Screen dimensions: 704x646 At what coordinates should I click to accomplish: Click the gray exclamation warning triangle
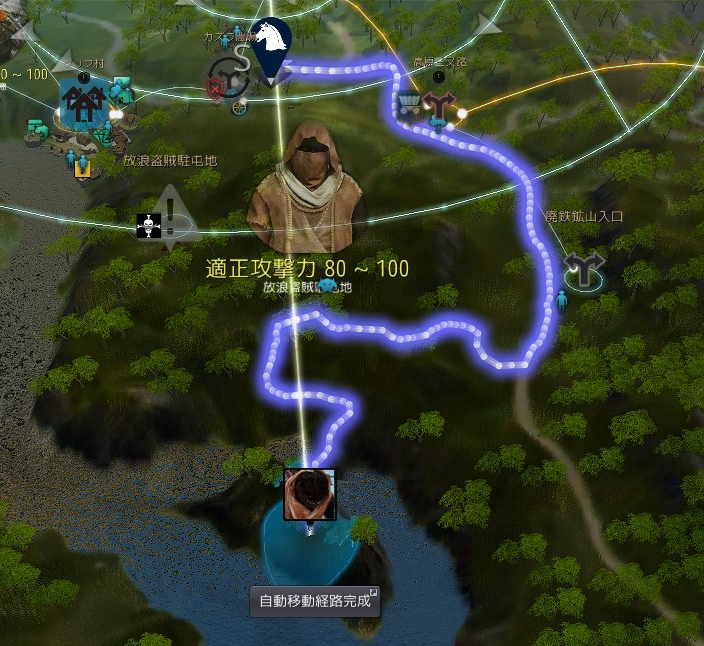[x=171, y=213]
